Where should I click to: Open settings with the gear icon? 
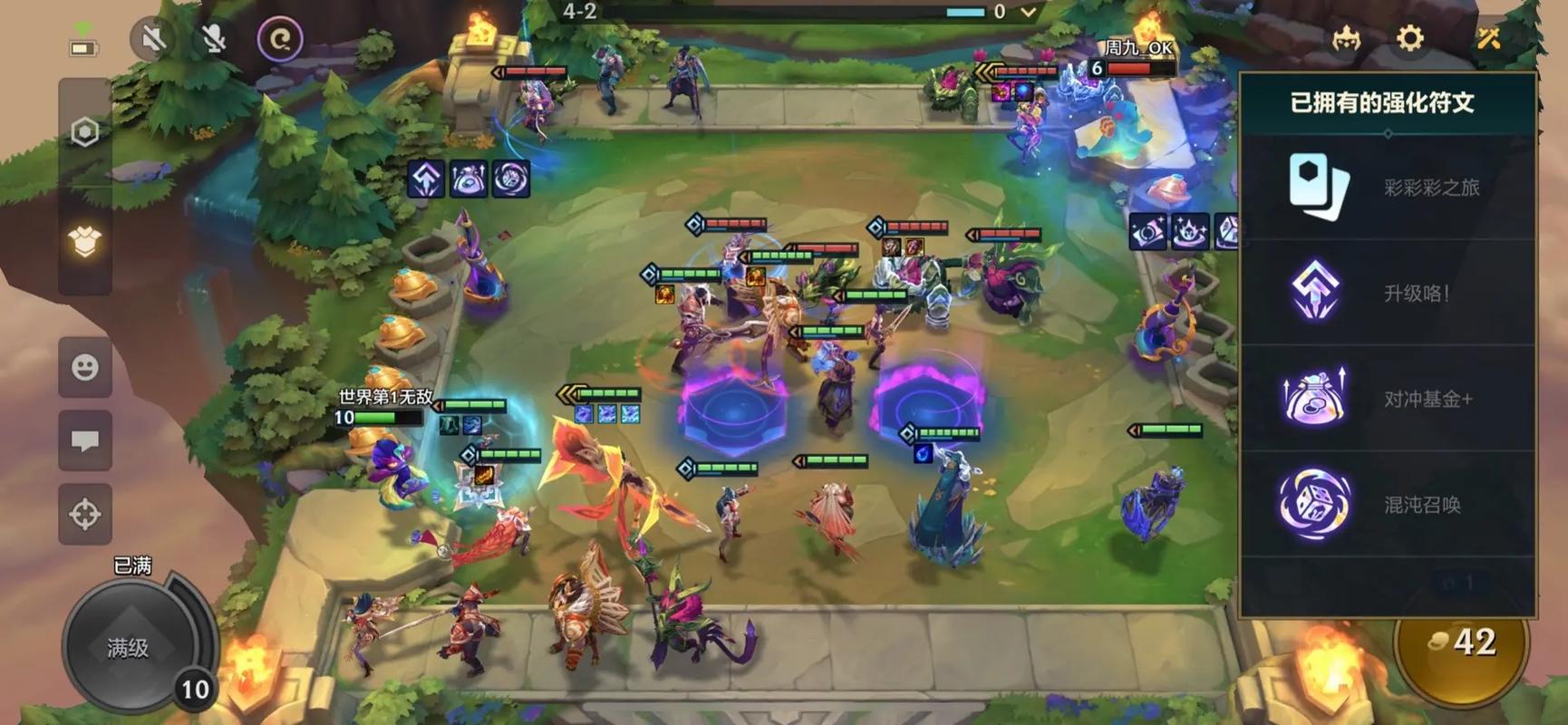click(1409, 38)
